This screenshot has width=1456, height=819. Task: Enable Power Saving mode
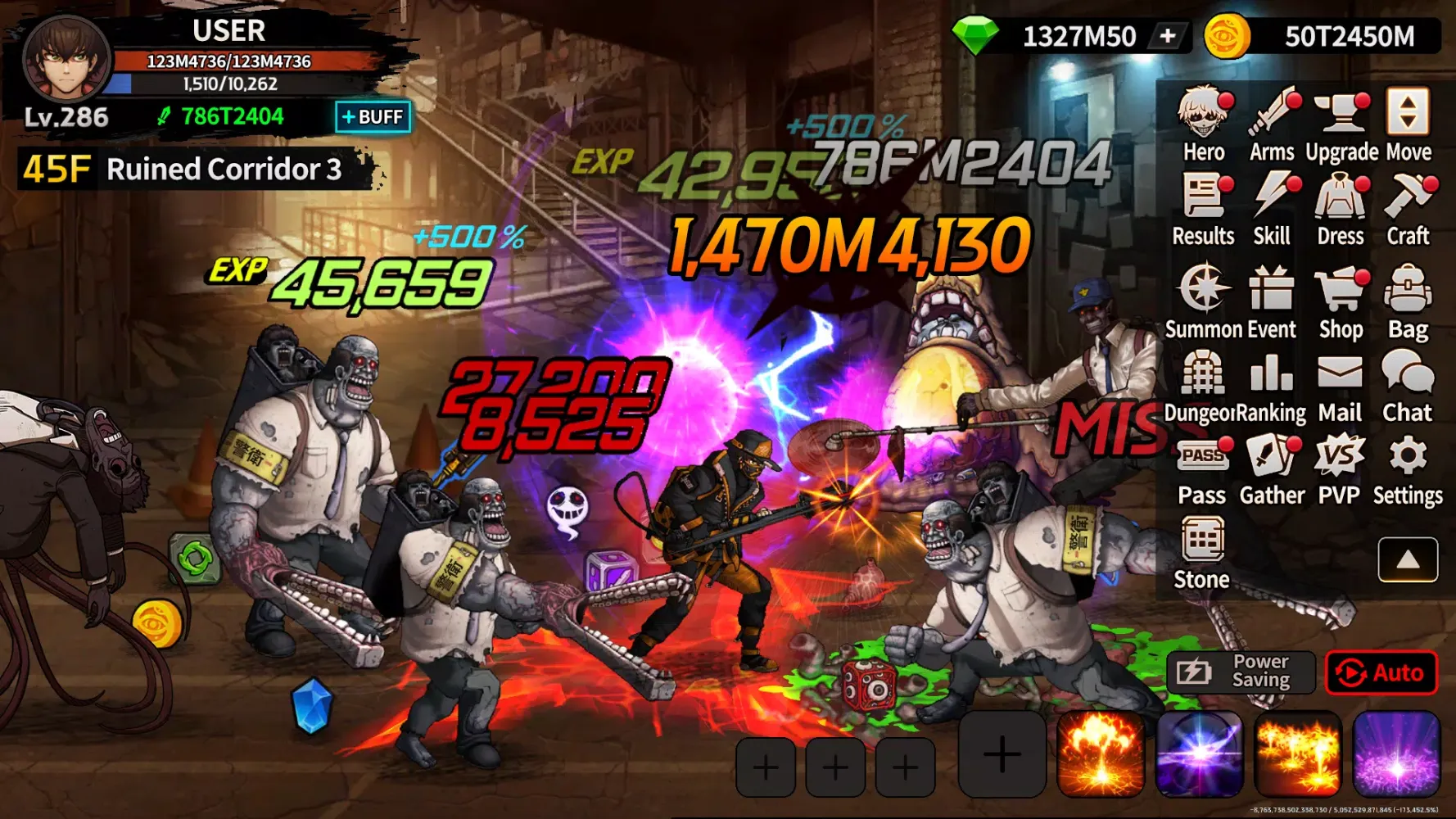[1241, 673]
